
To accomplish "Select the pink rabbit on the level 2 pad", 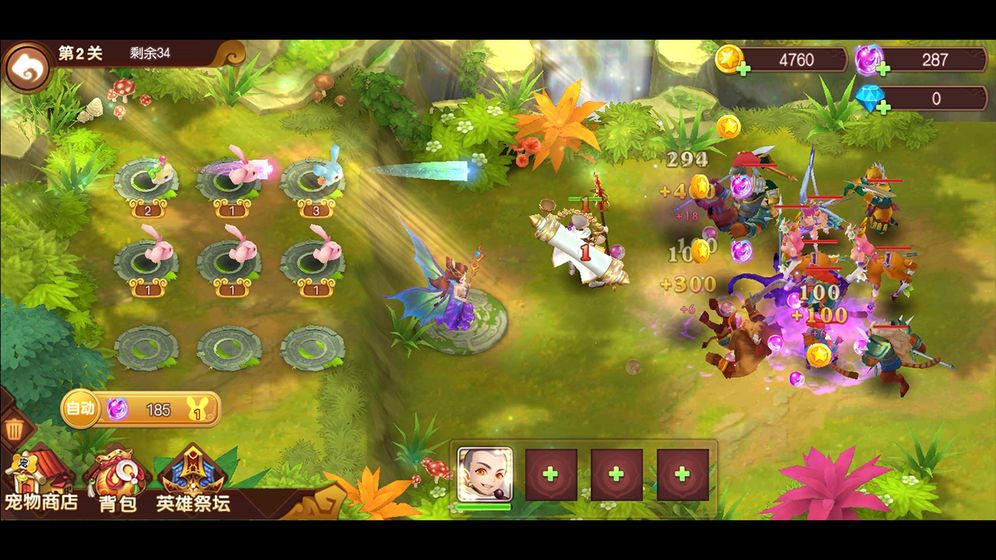I will tap(146, 179).
